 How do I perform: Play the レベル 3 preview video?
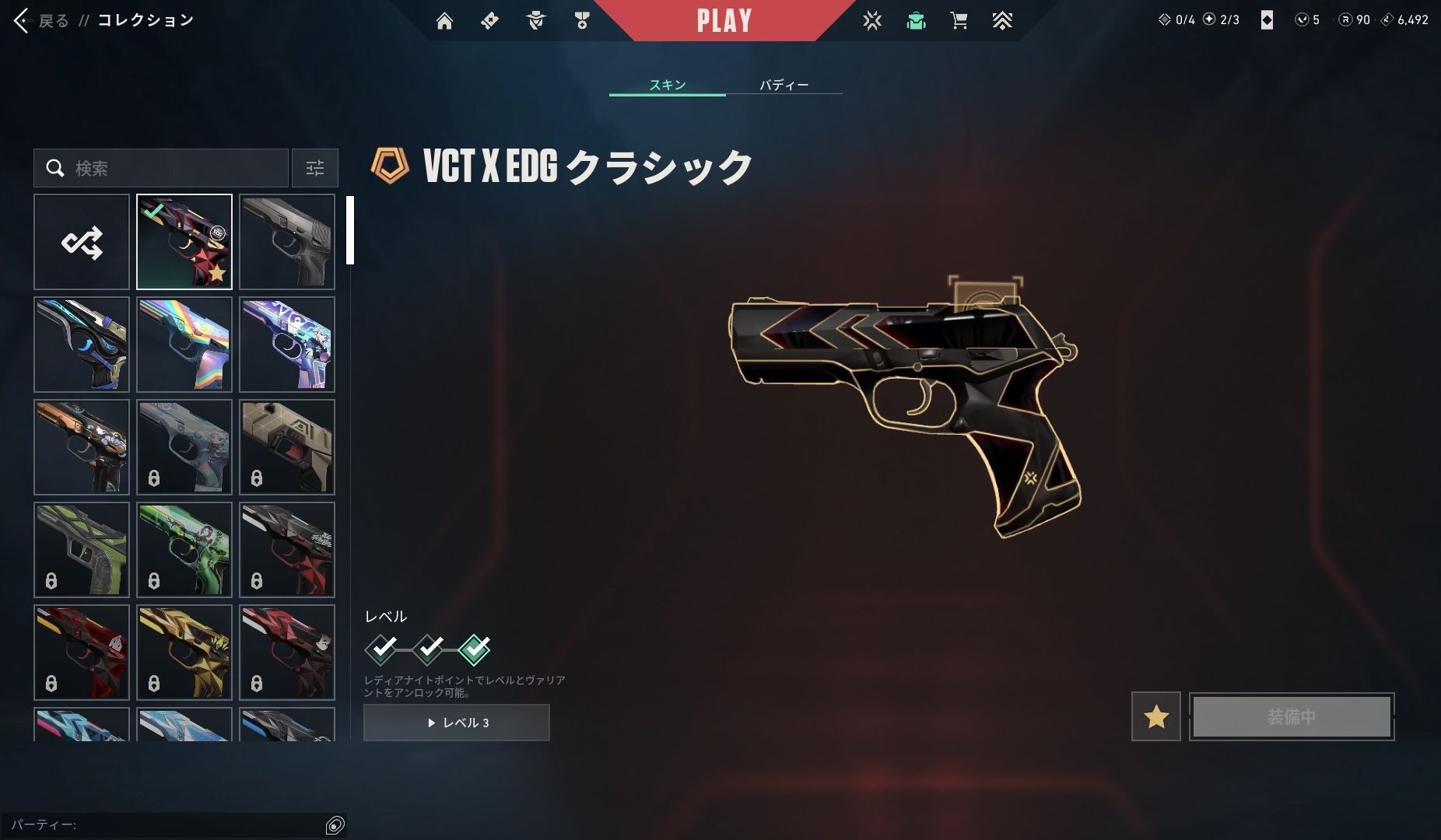[x=457, y=723]
